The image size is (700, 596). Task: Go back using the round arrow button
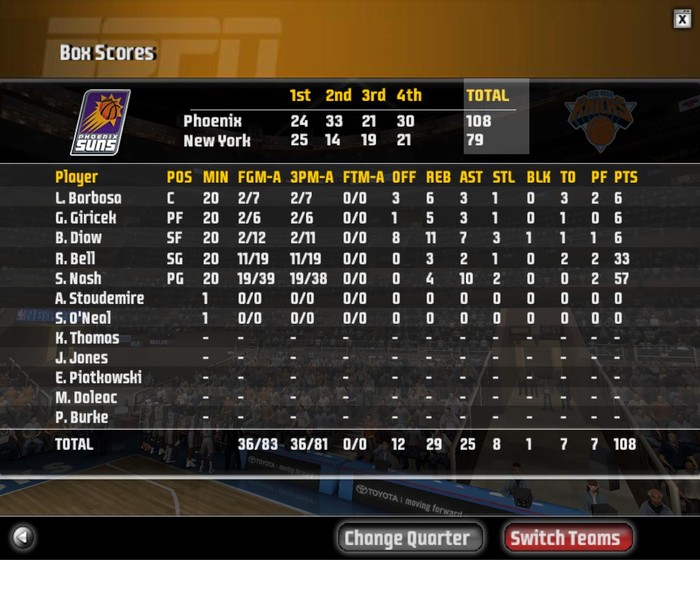point(22,538)
